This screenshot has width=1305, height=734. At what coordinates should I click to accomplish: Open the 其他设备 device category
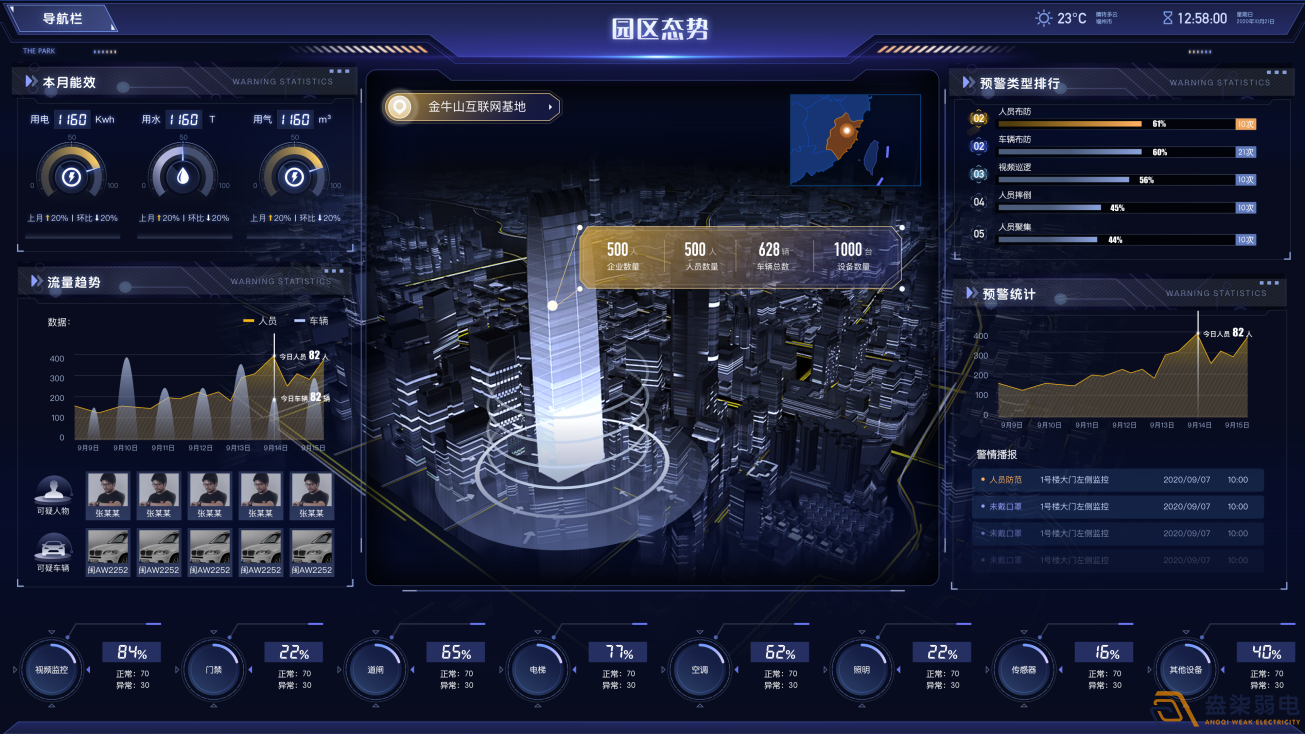tap(1185, 669)
